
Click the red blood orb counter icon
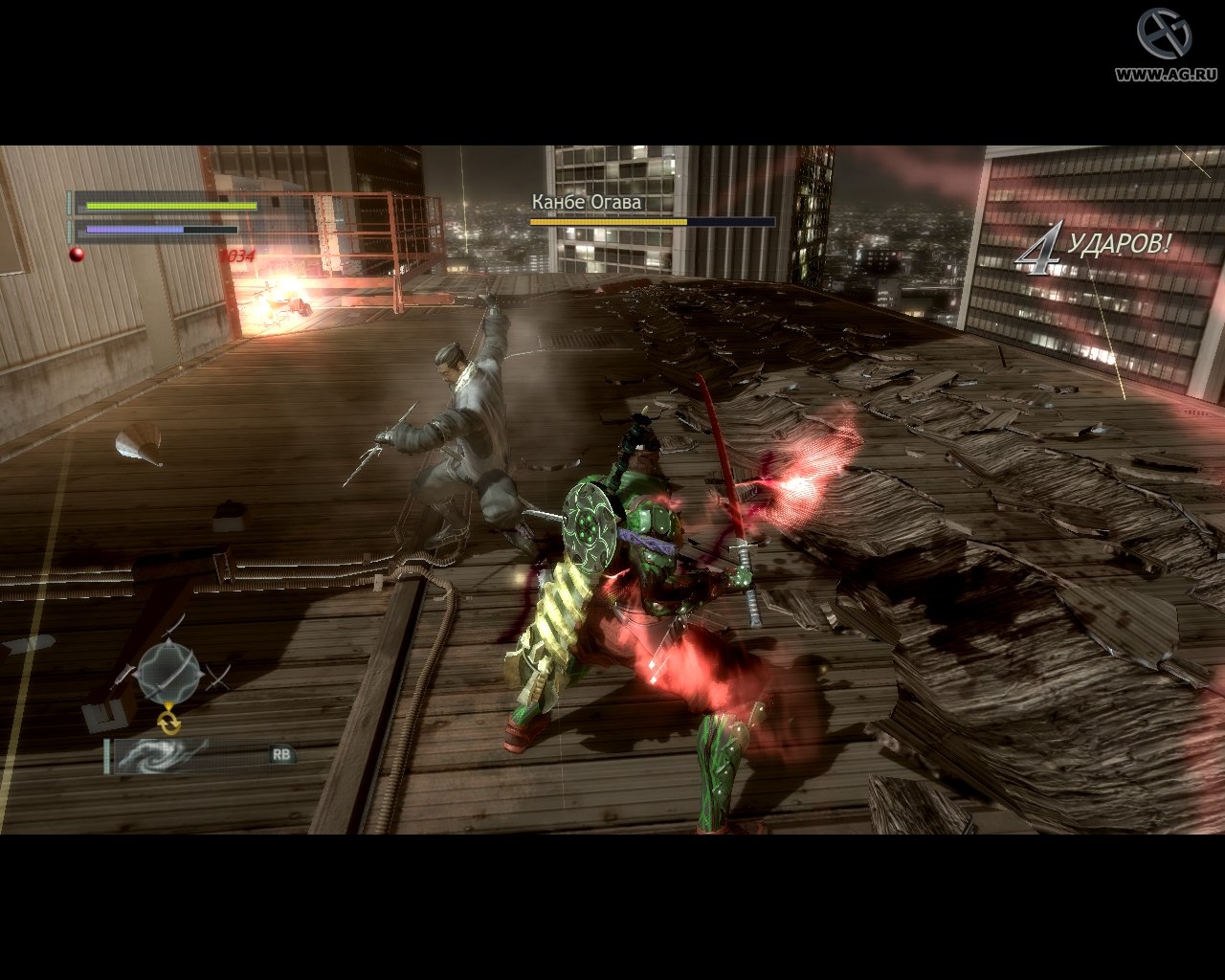coord(77,254)
